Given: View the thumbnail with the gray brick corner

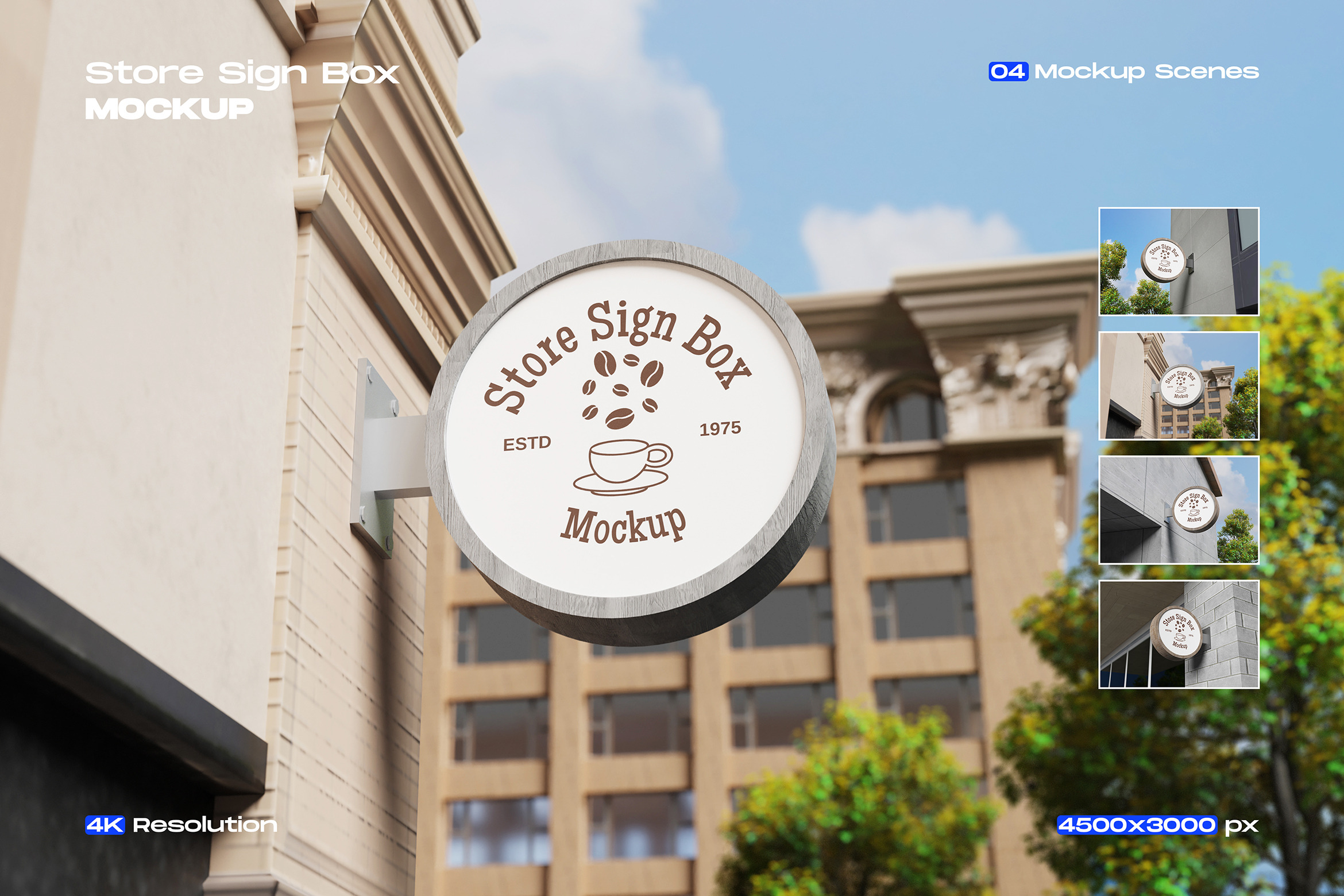Looking at the screenshot, I should click(x=1179, y=634).
